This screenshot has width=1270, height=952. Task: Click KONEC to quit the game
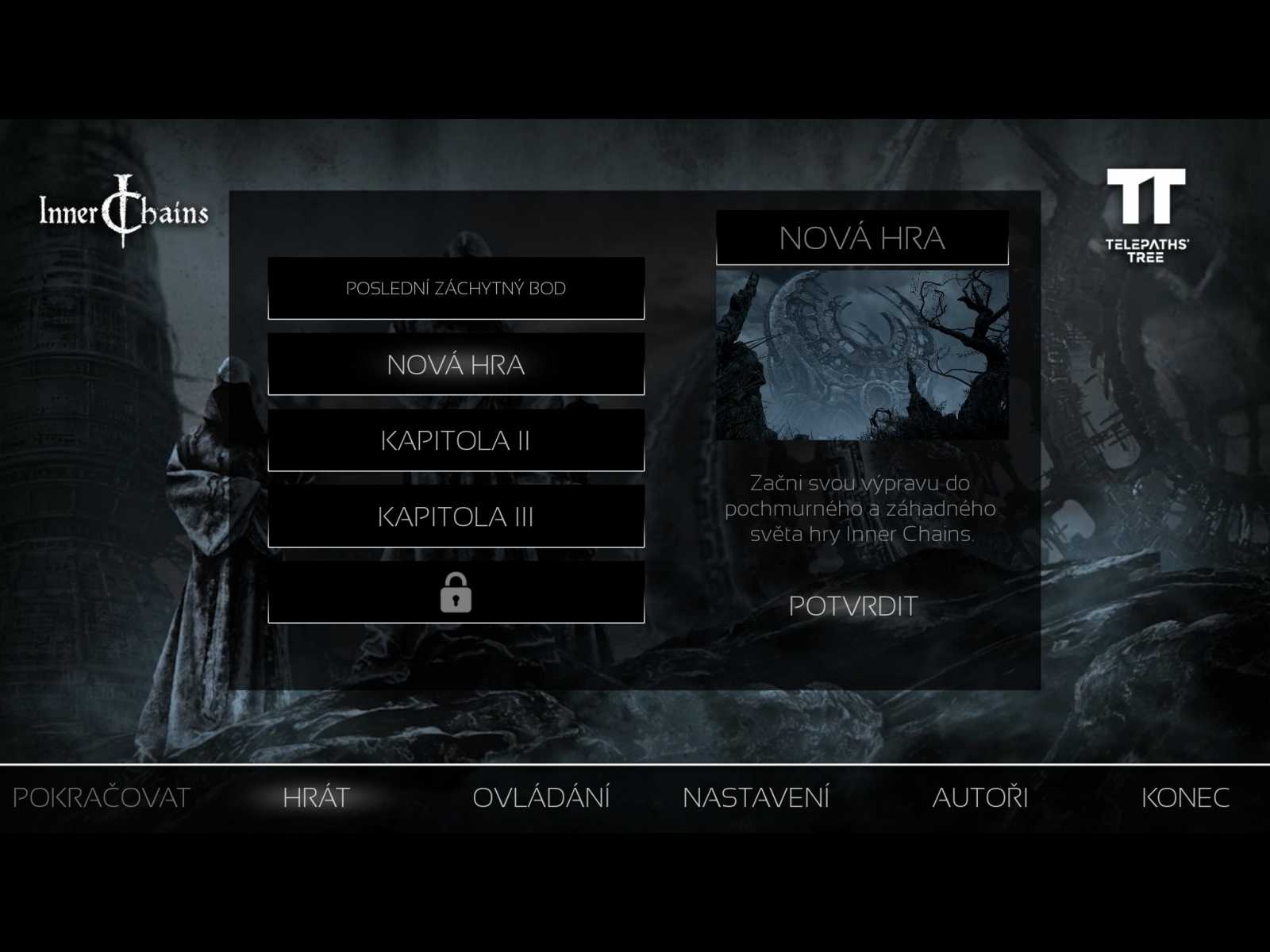click(1186, 797)
